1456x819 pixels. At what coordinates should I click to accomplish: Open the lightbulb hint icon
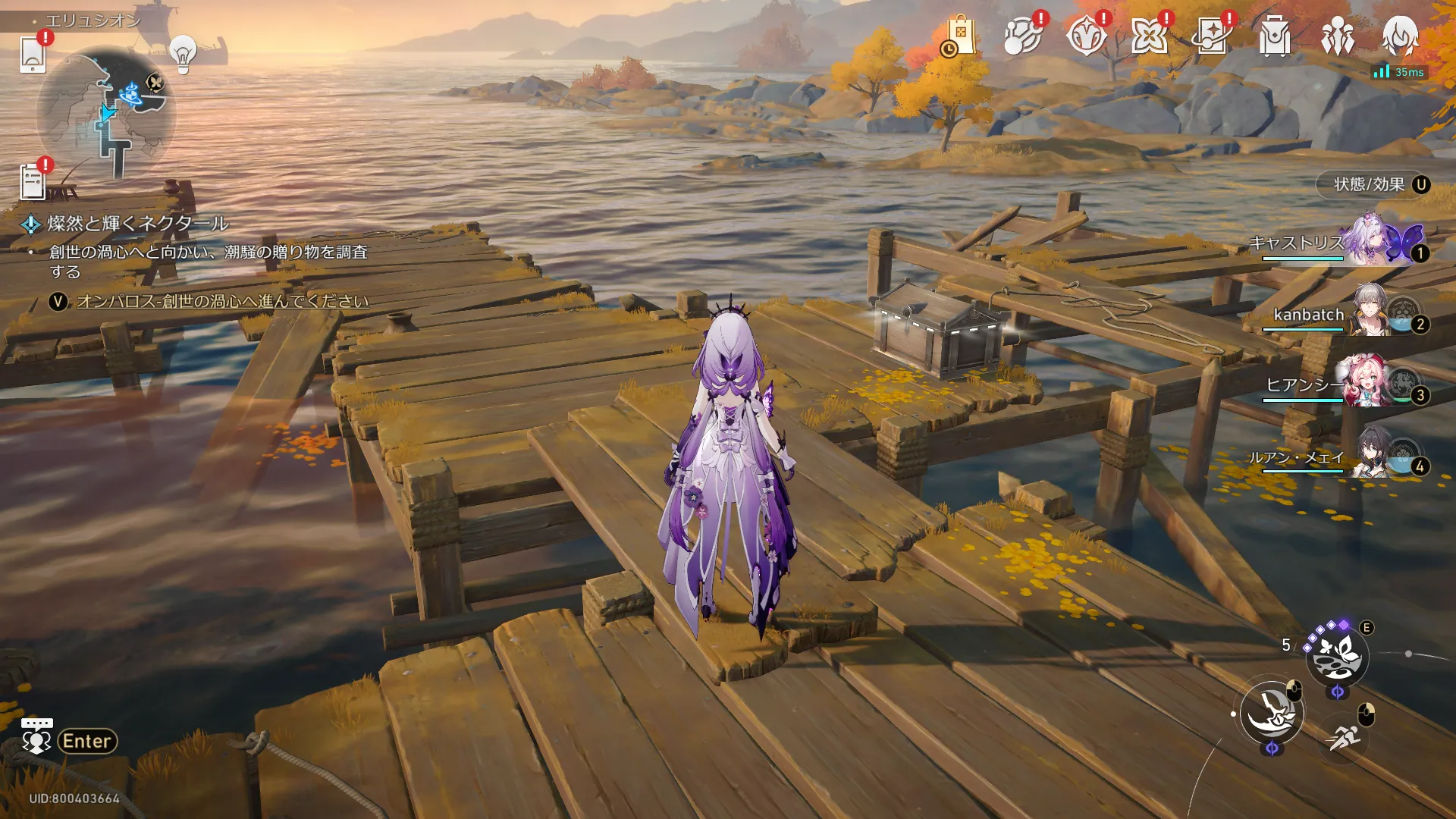[183, 52]
